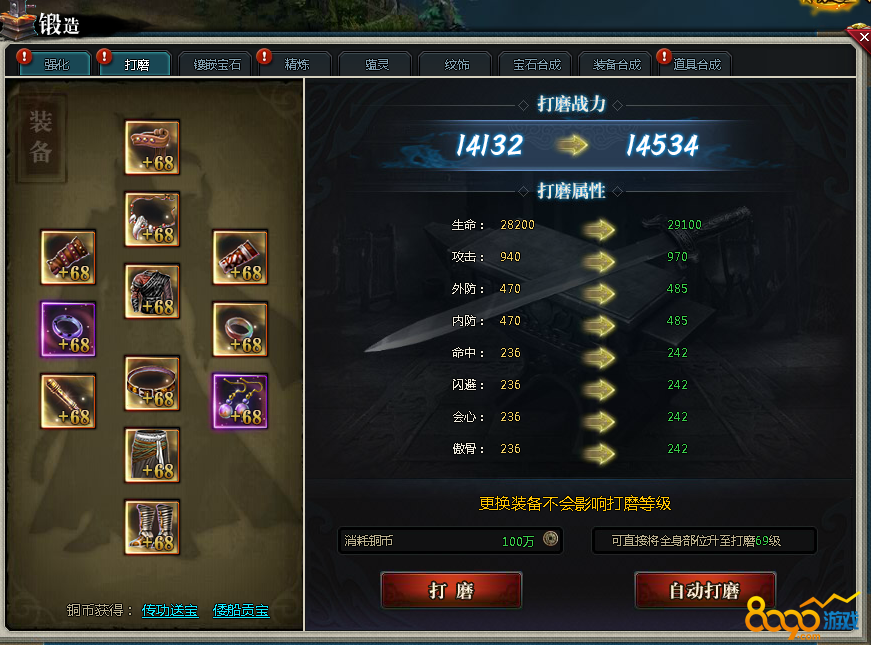Viewport: 871px width, 645px height.
Task: Pick the purple earrings equipment slot
Action: [x=240, y=401]
